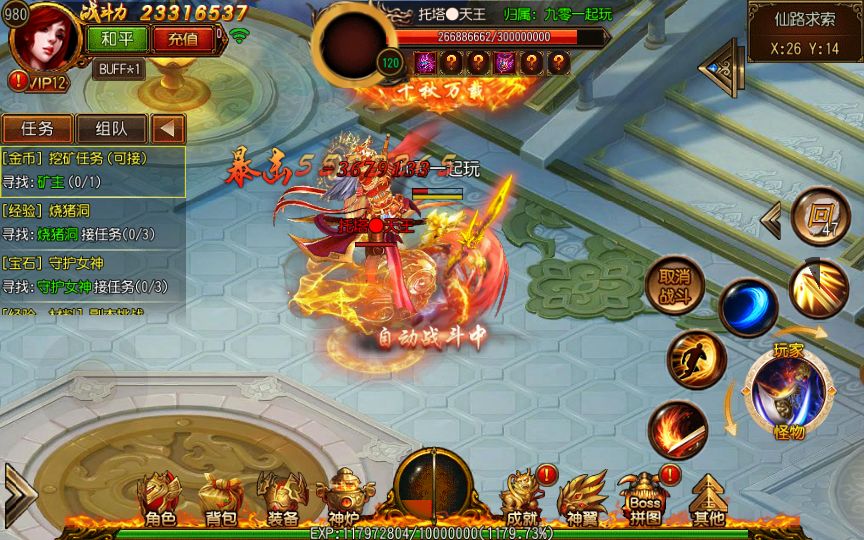Open the 神炉 furnace menu
Image resolution: width=864 pixels, height=540 pixels.
(x=343, y=499)
